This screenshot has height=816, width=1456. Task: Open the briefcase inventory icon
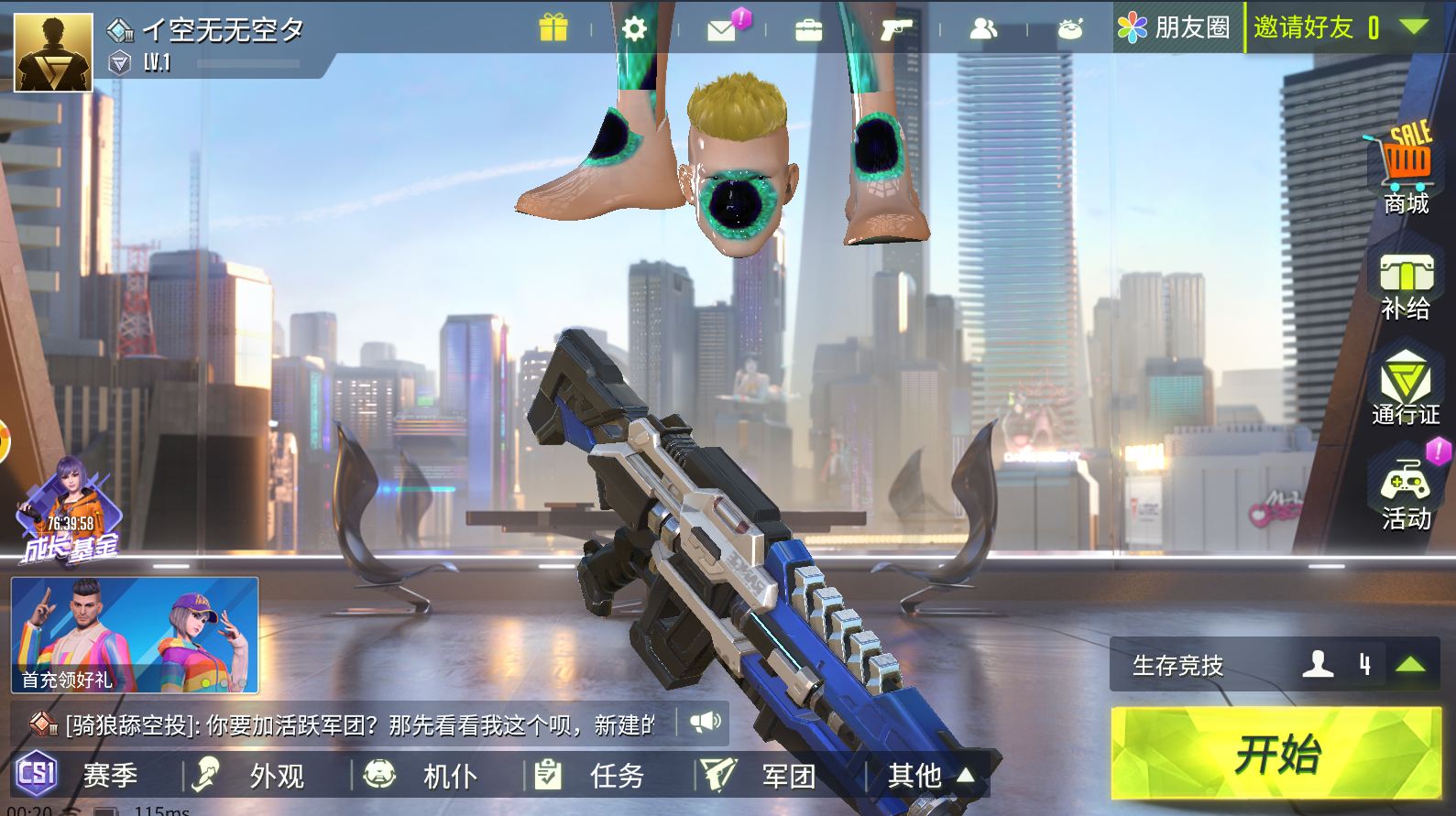pyautogui.click(x=808, y=30)
